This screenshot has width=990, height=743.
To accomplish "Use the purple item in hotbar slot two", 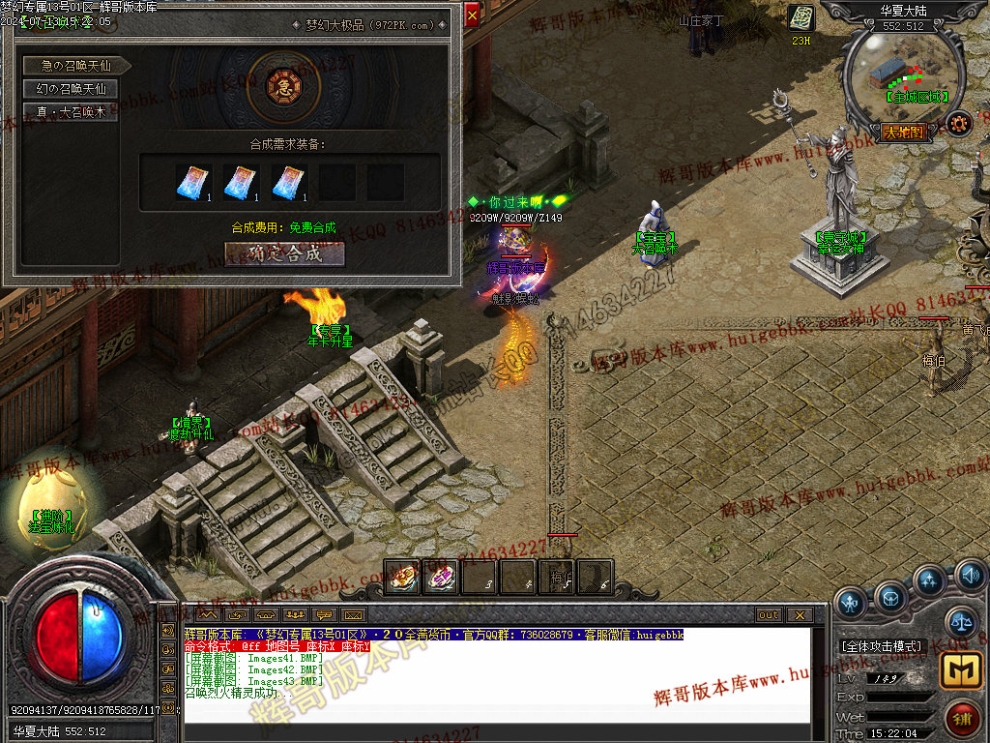I will 440,577.
